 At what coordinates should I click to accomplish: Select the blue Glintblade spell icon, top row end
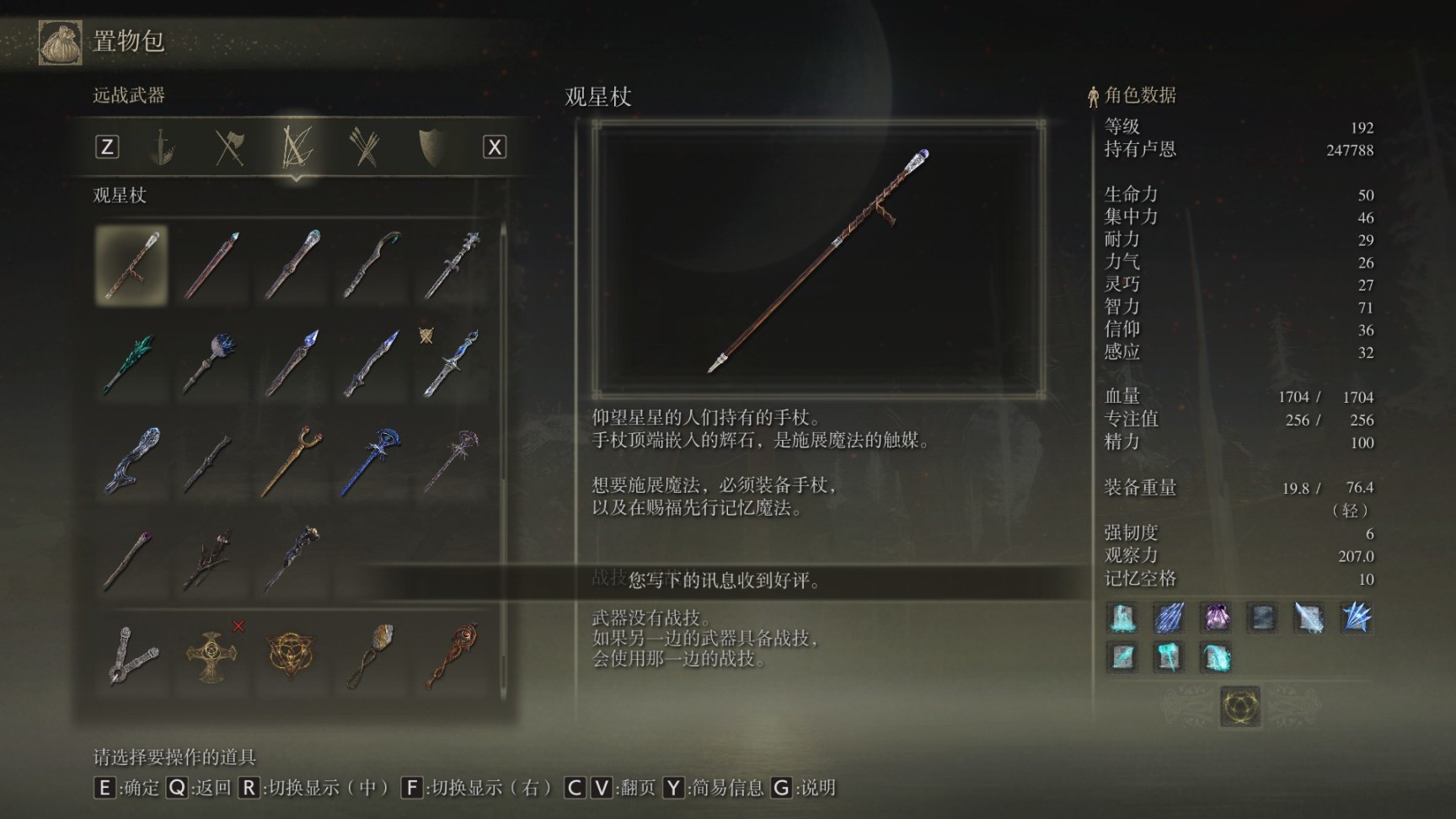(x=1356, y=618)
